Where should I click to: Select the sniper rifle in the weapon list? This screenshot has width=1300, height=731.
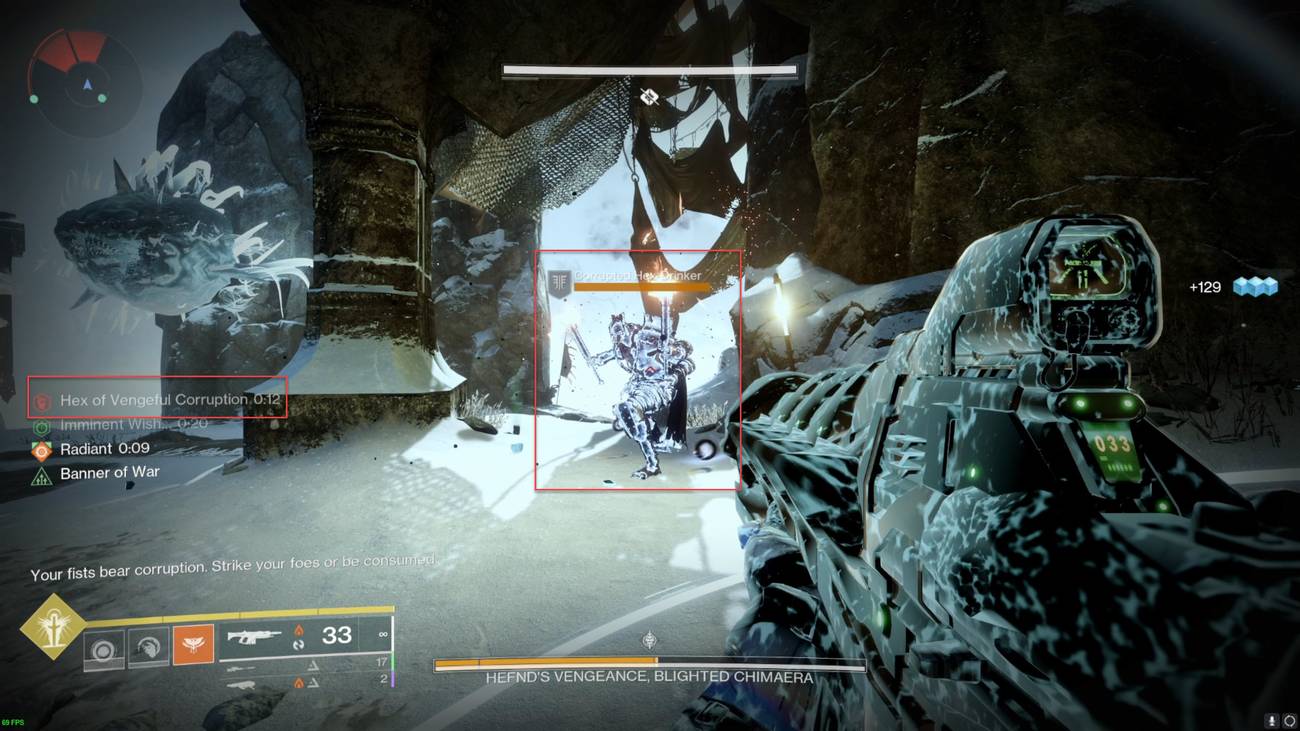coord(240,665)
